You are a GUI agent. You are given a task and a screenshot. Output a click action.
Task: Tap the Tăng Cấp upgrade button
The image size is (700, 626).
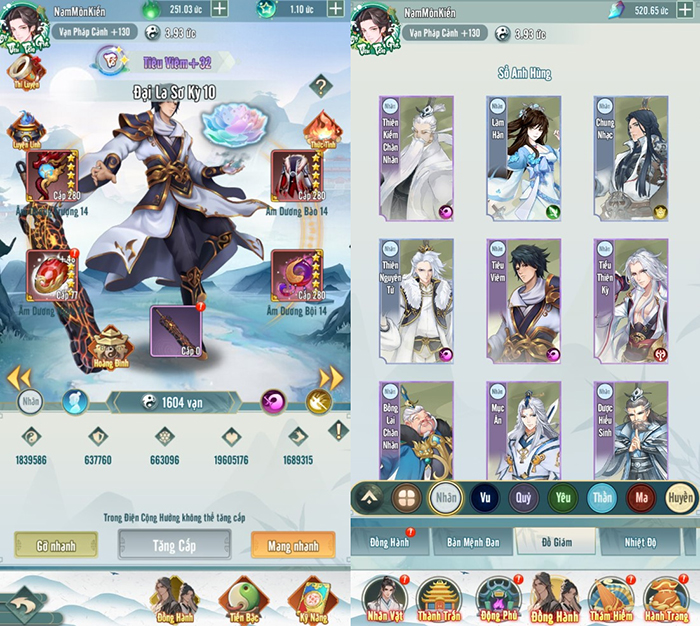(x=174, y=543)
